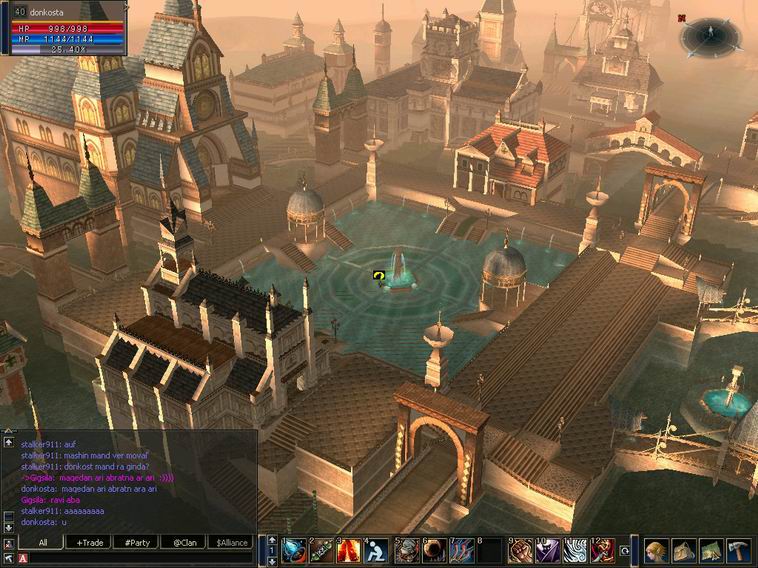Activate the fist skill in hotbar slot 9
758x568 pixels.
519,550
